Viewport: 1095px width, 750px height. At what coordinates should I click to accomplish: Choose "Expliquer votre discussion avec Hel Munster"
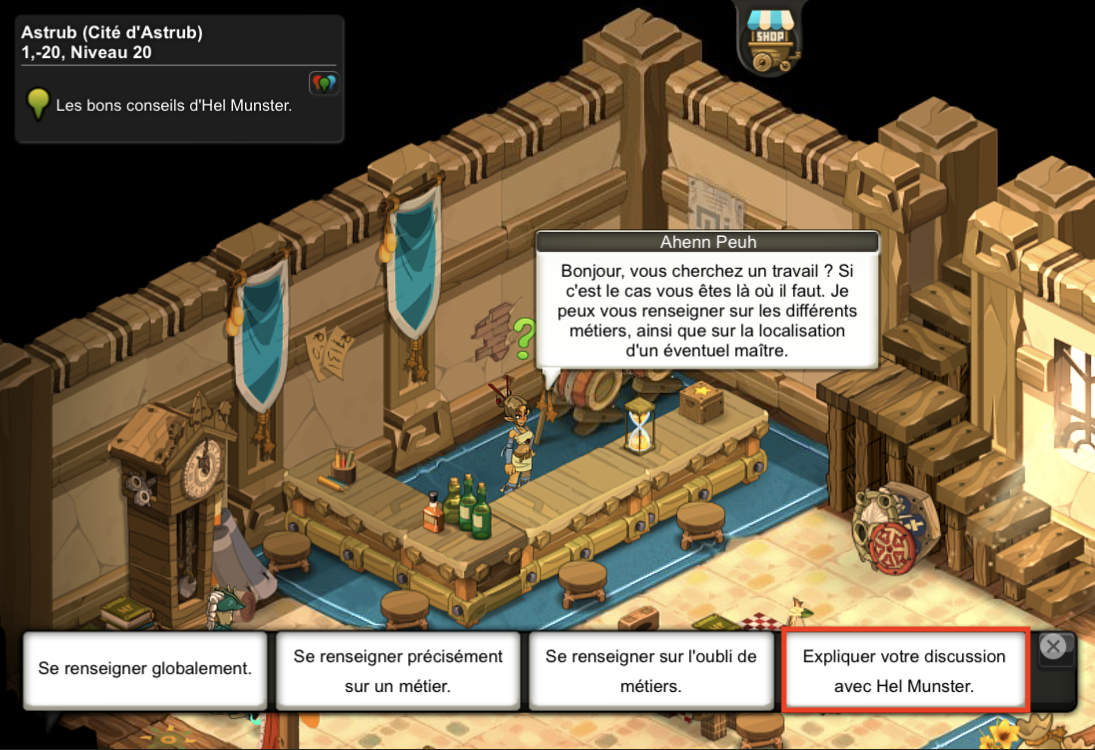click(x=904, y=671)
